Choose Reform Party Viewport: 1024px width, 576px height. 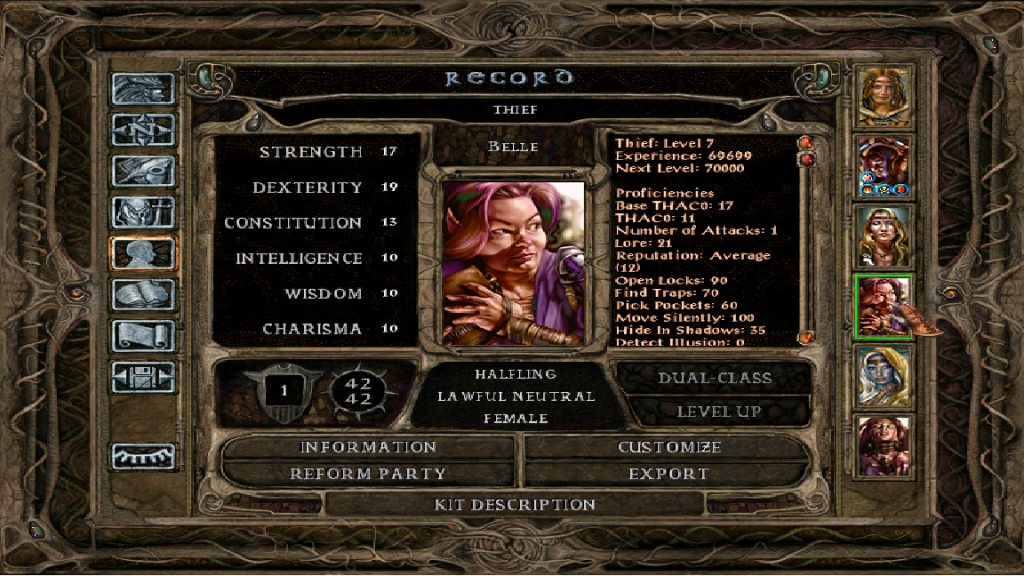(368, 474)
